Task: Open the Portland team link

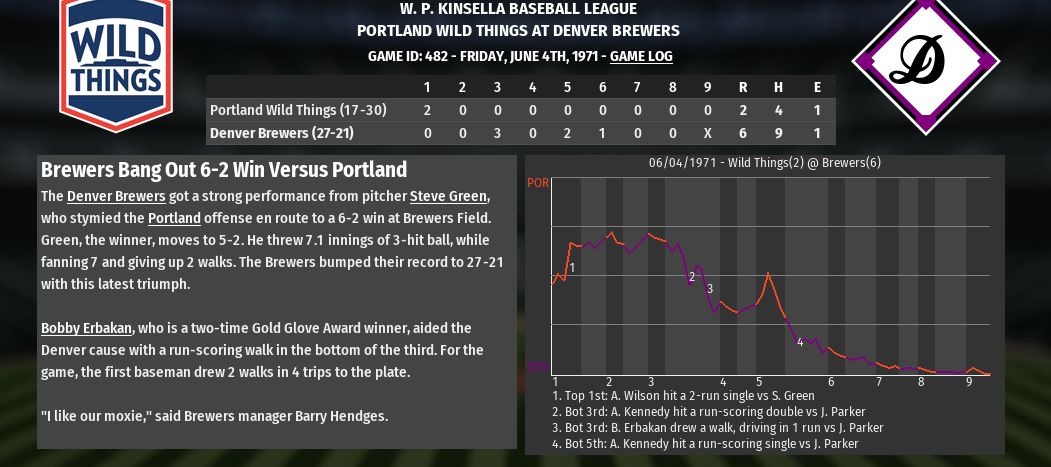Action: (174, 218)
